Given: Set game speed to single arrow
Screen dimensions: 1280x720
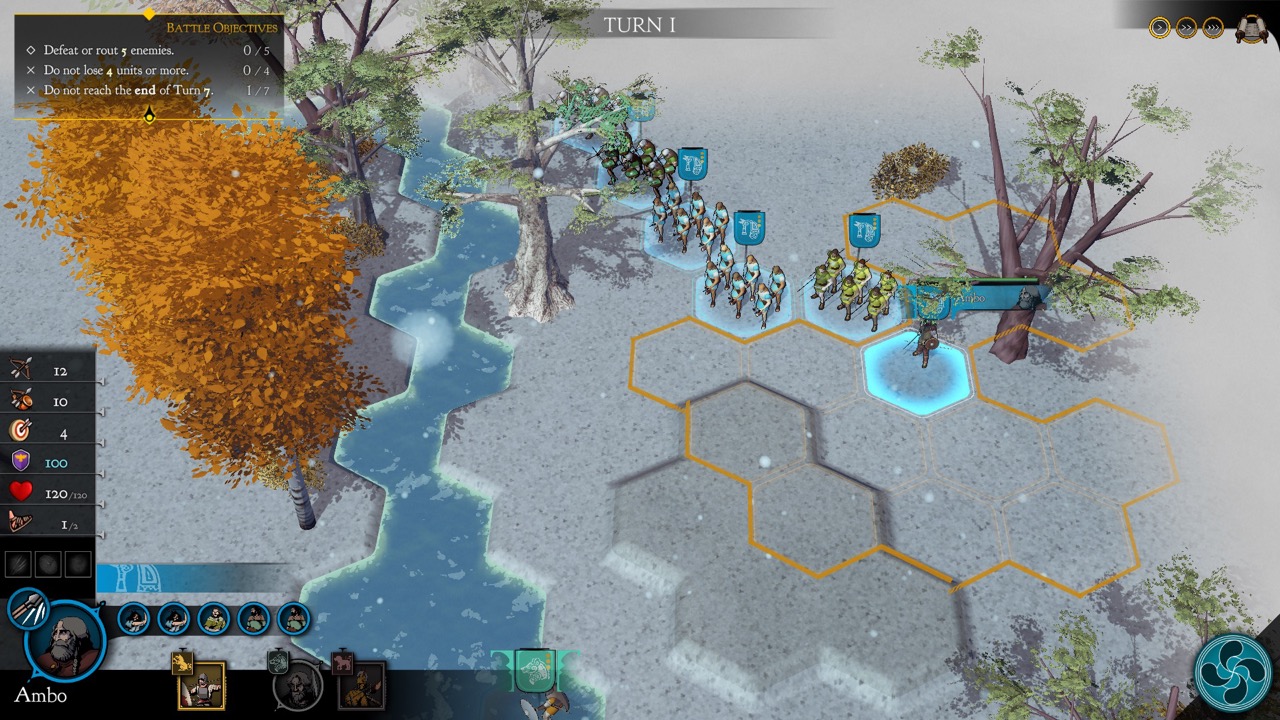Looking at the screenshot, I should (x=1160, y=28).
